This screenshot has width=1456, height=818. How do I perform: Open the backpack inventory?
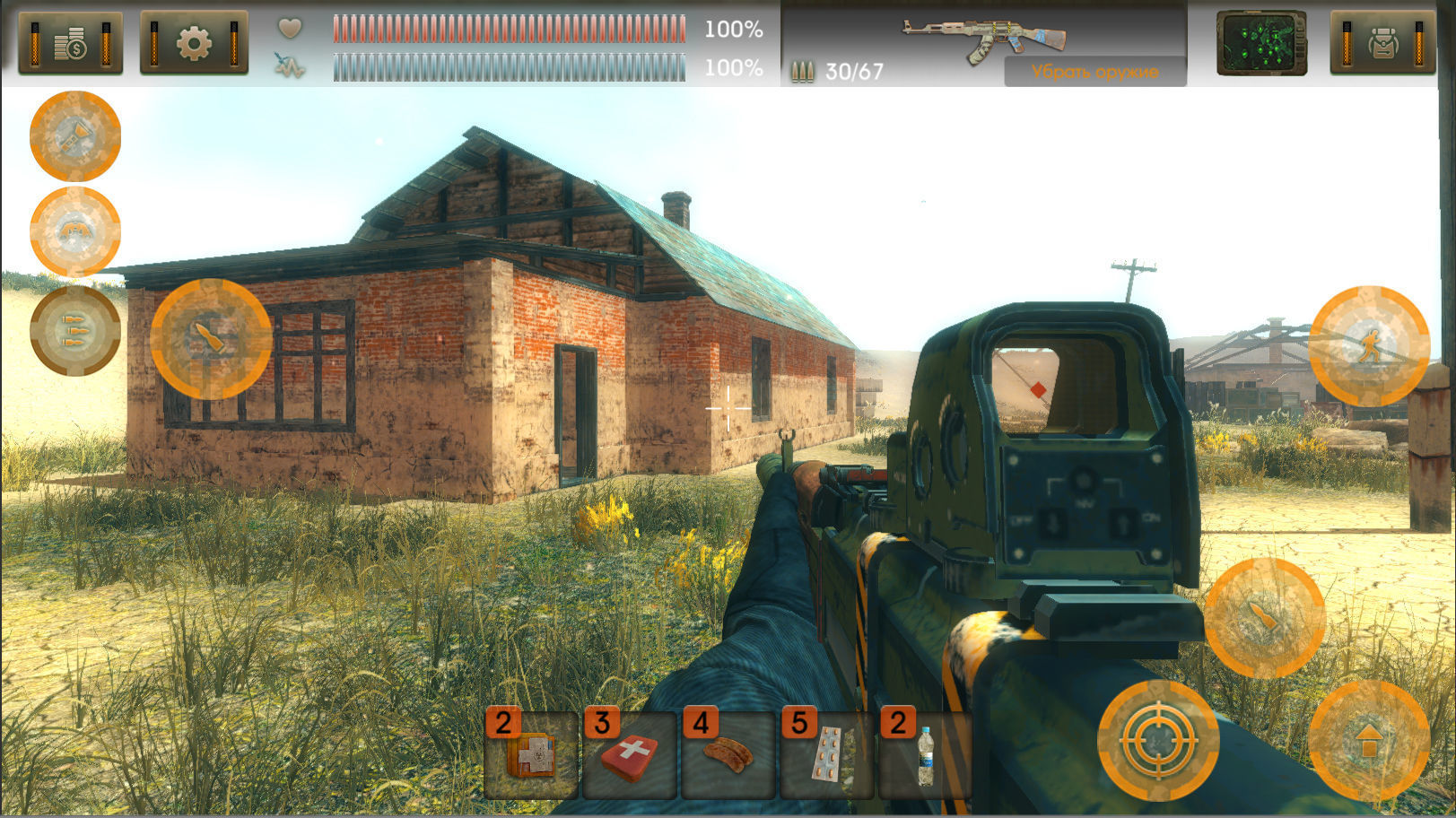click(x=1382, y=43)
